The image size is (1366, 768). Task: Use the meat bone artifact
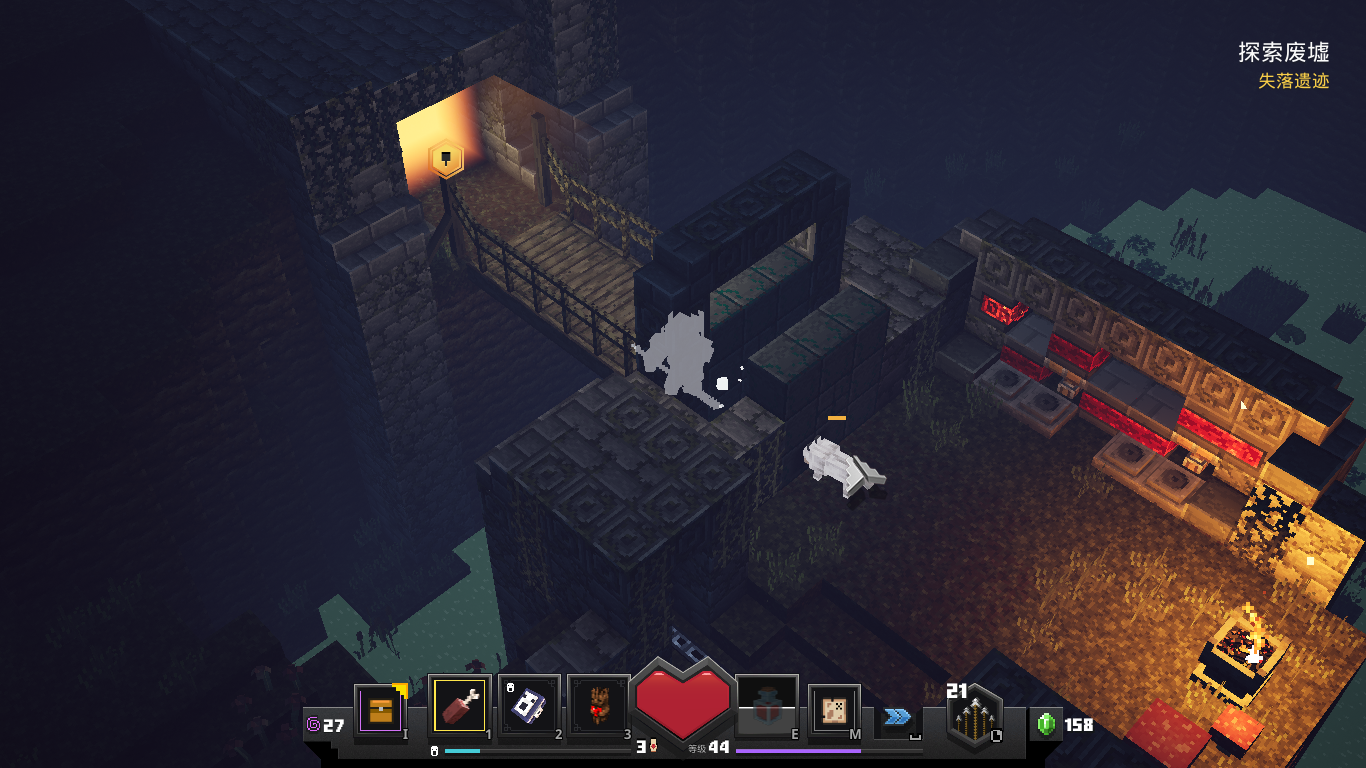tap(459, 706)
